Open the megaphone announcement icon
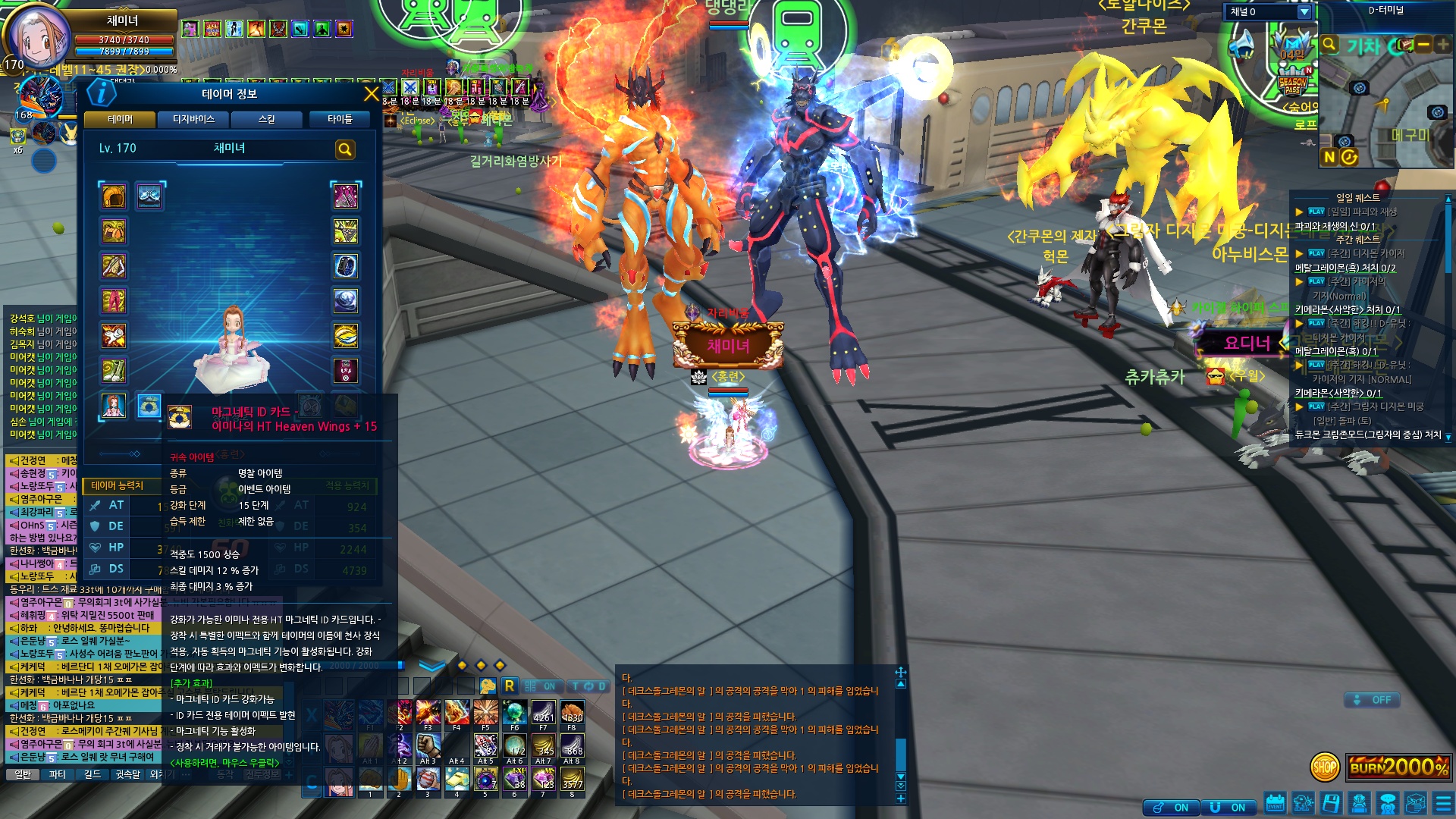The image size is (1456, 819). coord(1242,44)
